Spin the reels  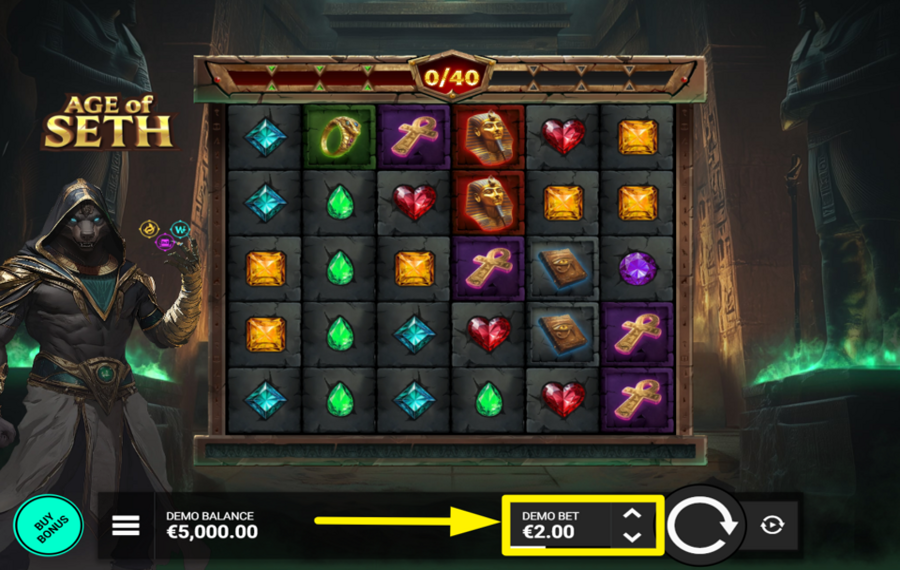click(702, 524)
